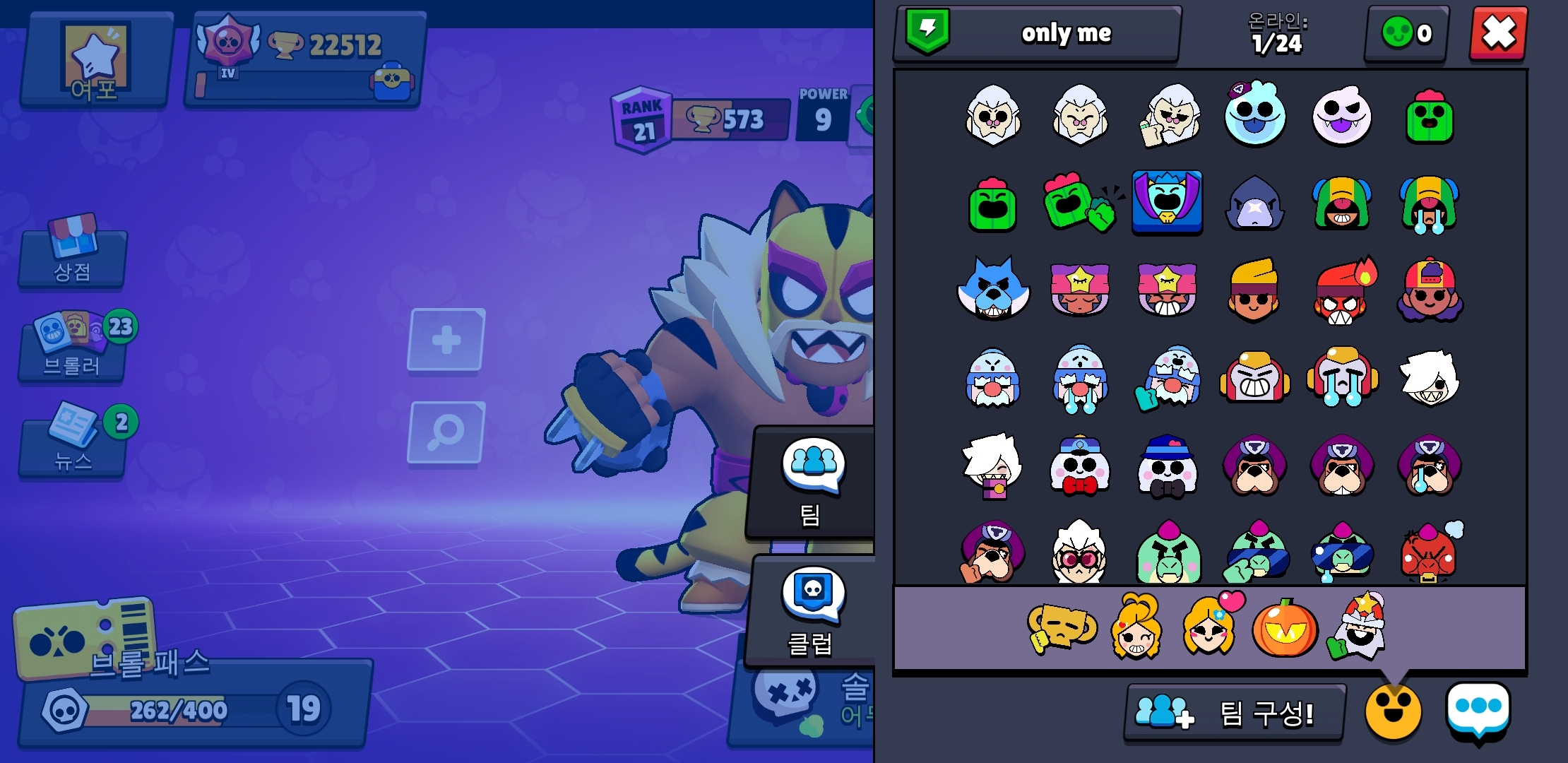Click the add teammate plus button
The height and width of the screenshot is (763, 1568).
coord(446,340)
